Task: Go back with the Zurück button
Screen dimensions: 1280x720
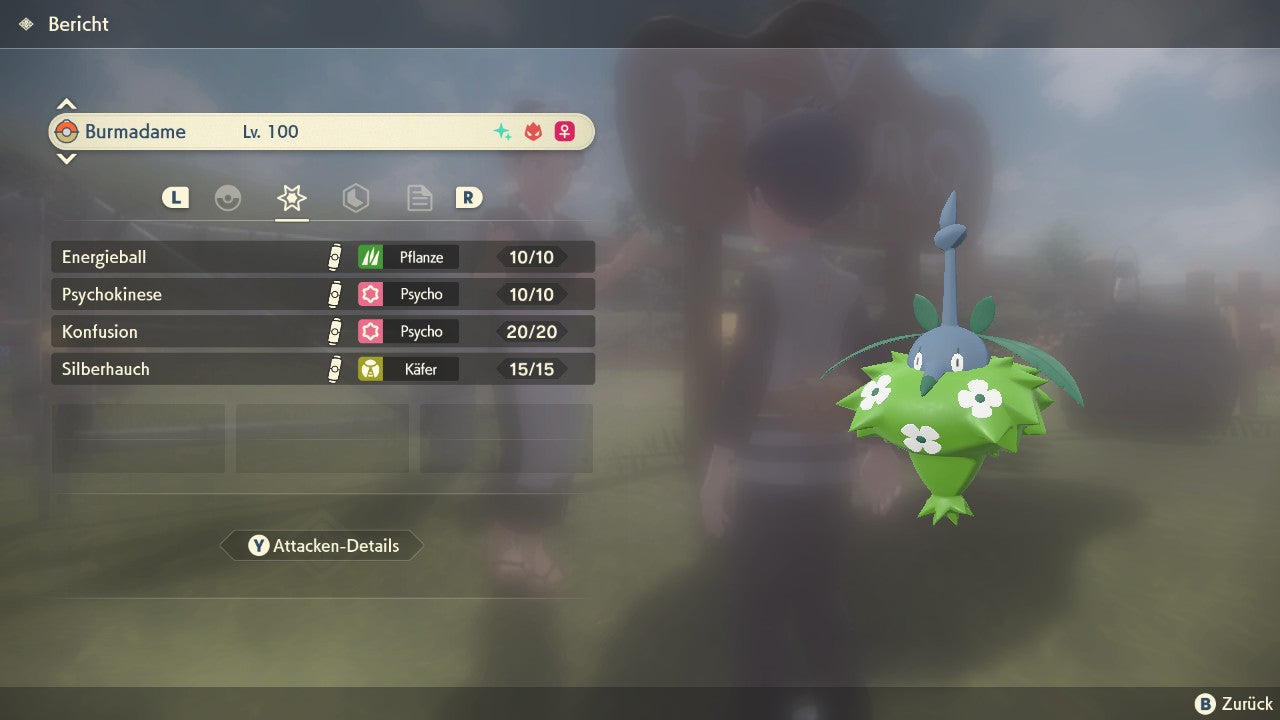Action: coord(1234,704)
